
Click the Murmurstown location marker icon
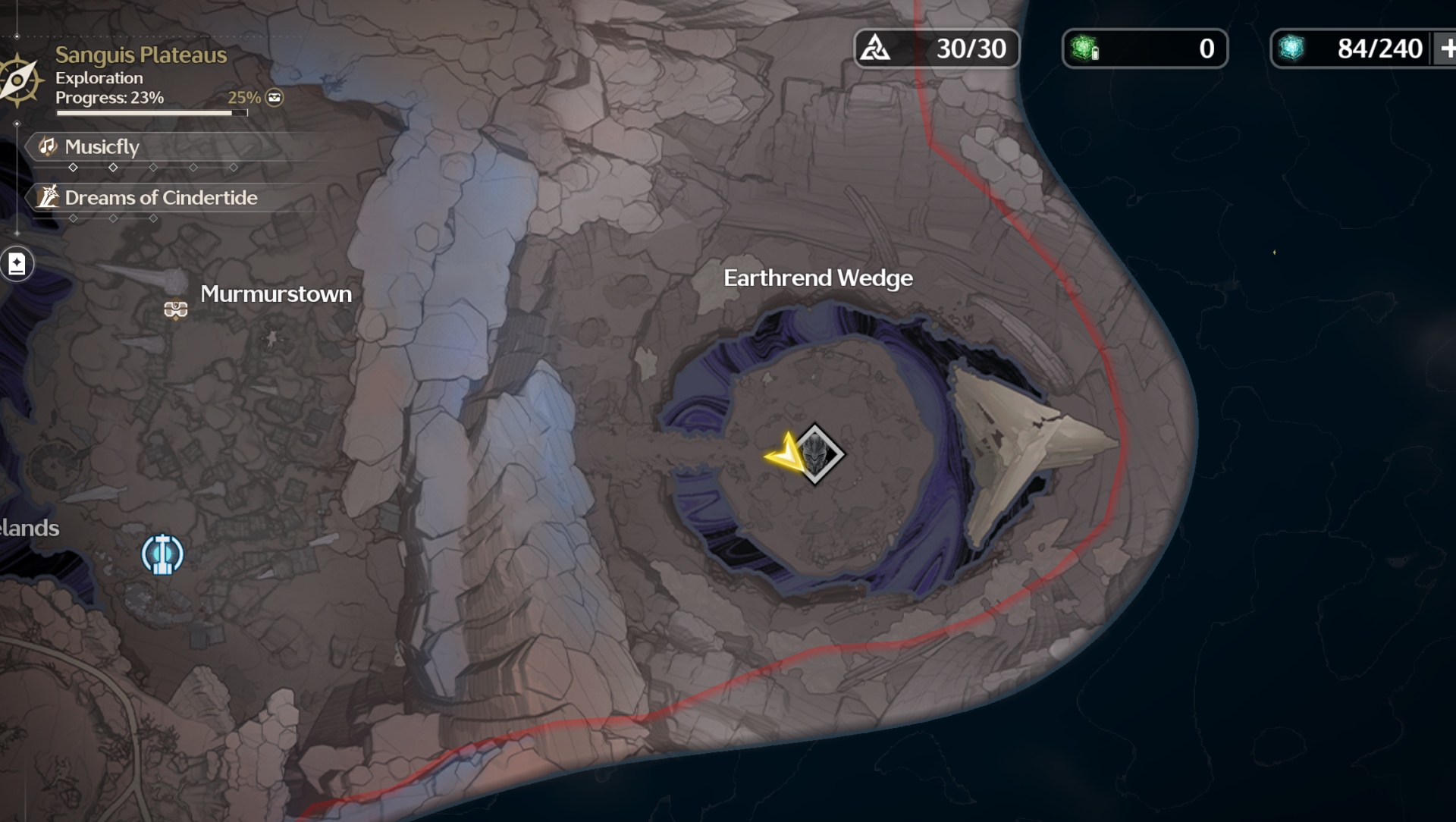176,309
